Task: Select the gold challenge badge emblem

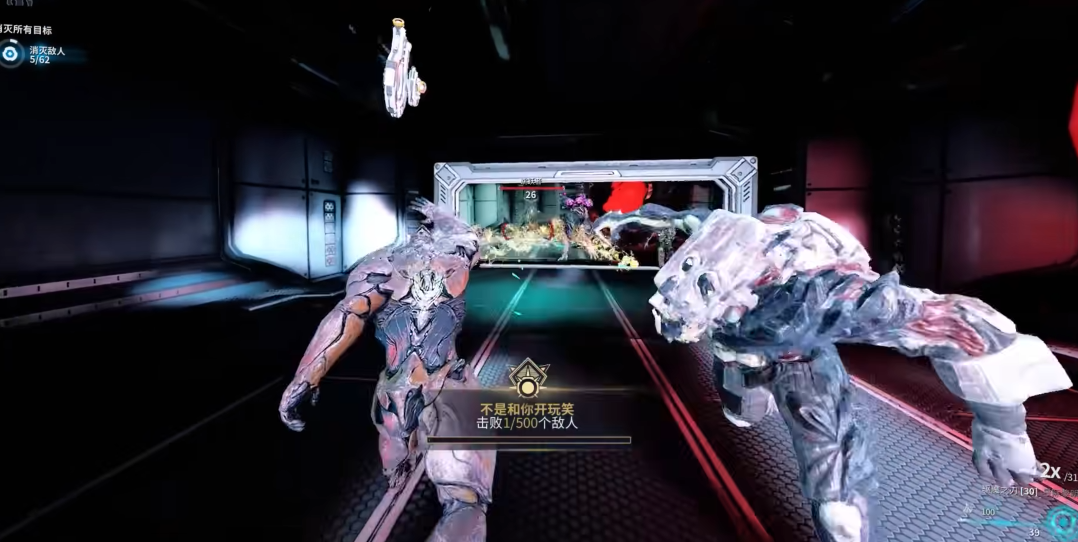Action: [x=527, y=378]
